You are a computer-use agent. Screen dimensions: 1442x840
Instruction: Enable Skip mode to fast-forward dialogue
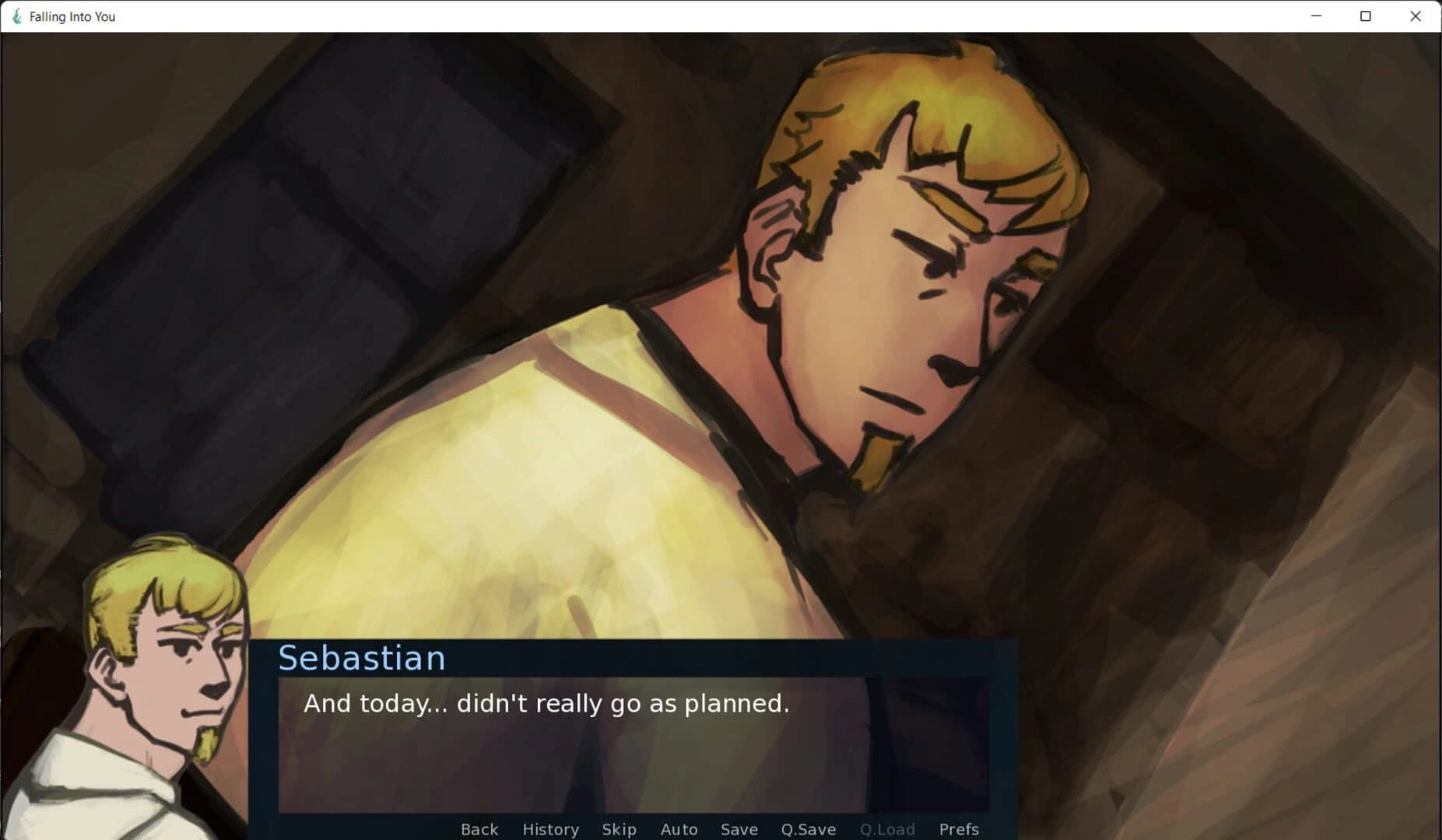[x=619, y=829]
